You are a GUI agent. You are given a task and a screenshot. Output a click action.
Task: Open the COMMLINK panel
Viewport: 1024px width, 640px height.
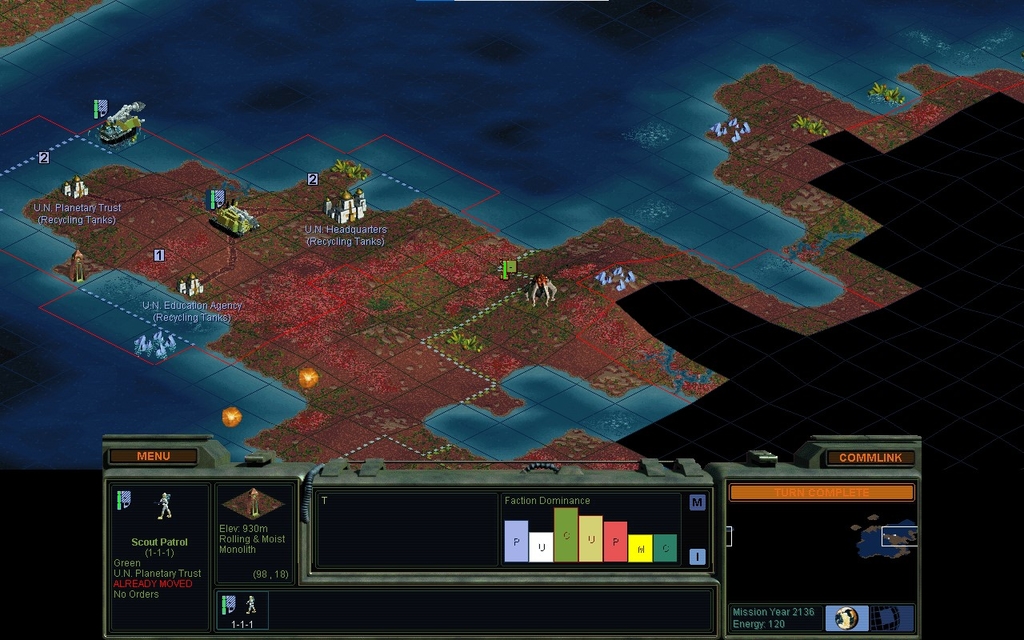(870, 457)
